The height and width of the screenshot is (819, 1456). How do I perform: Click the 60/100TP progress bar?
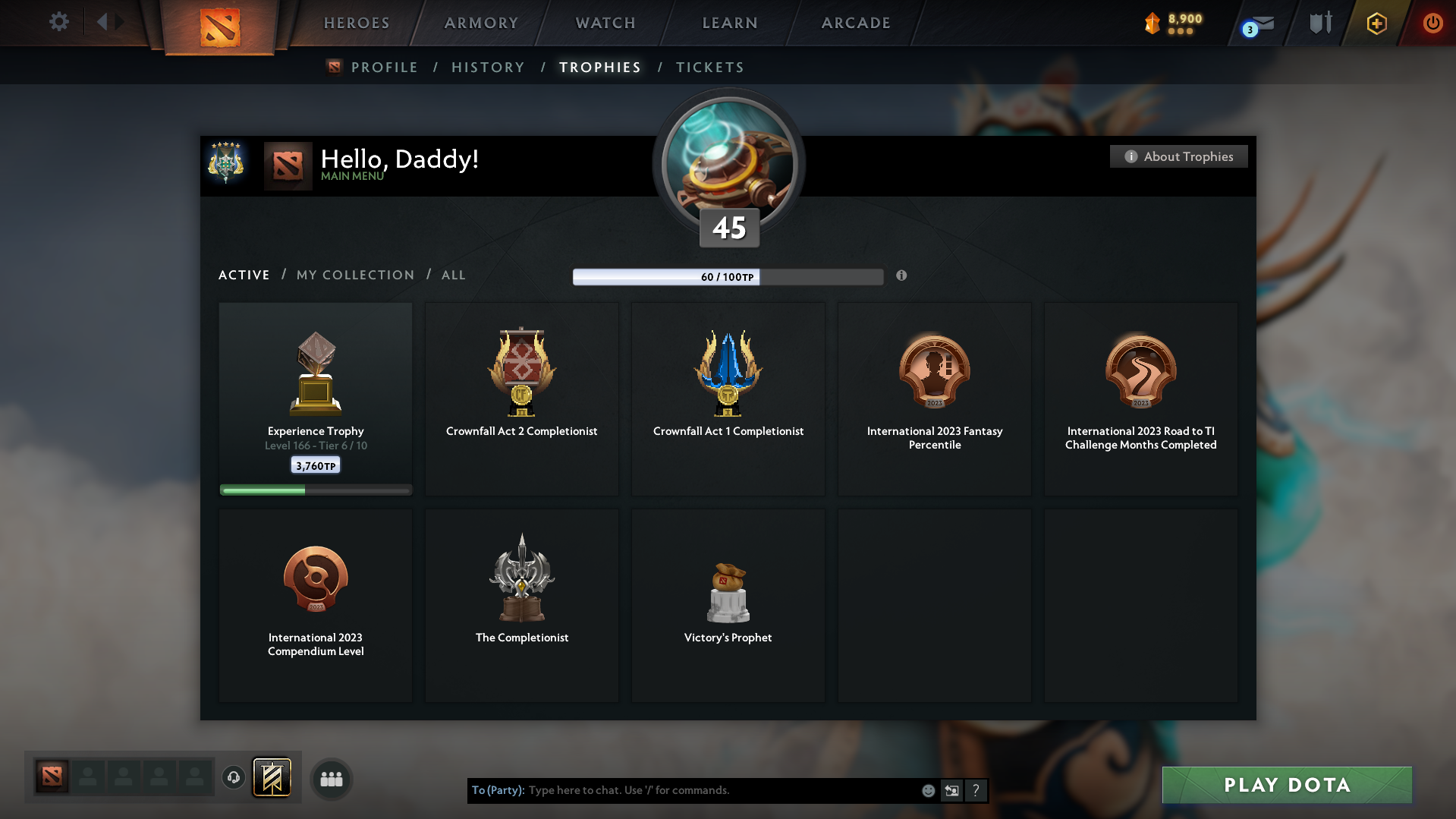tap(727, 276)
